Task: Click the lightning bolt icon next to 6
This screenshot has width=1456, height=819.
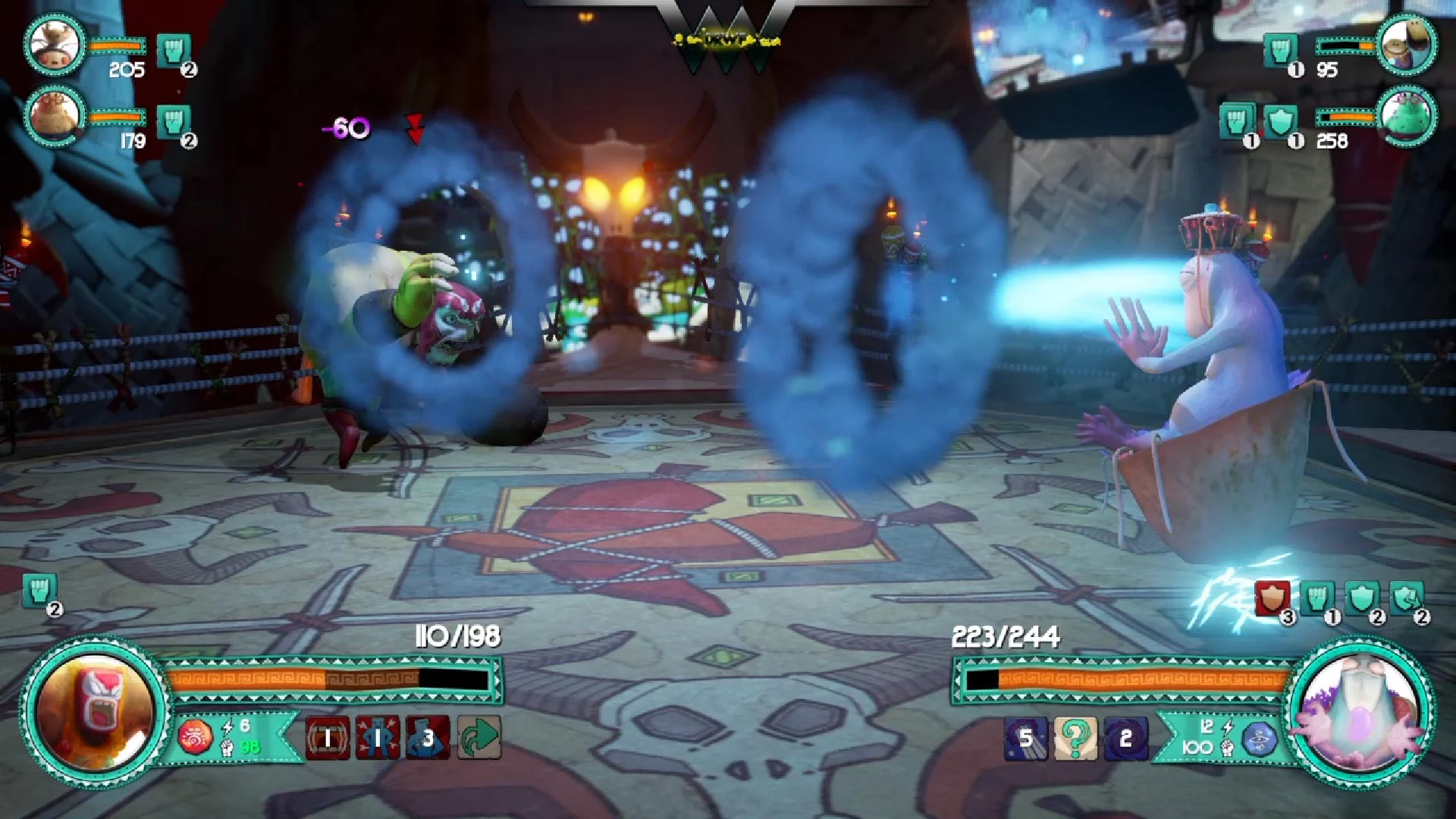Action: point(228,727)
